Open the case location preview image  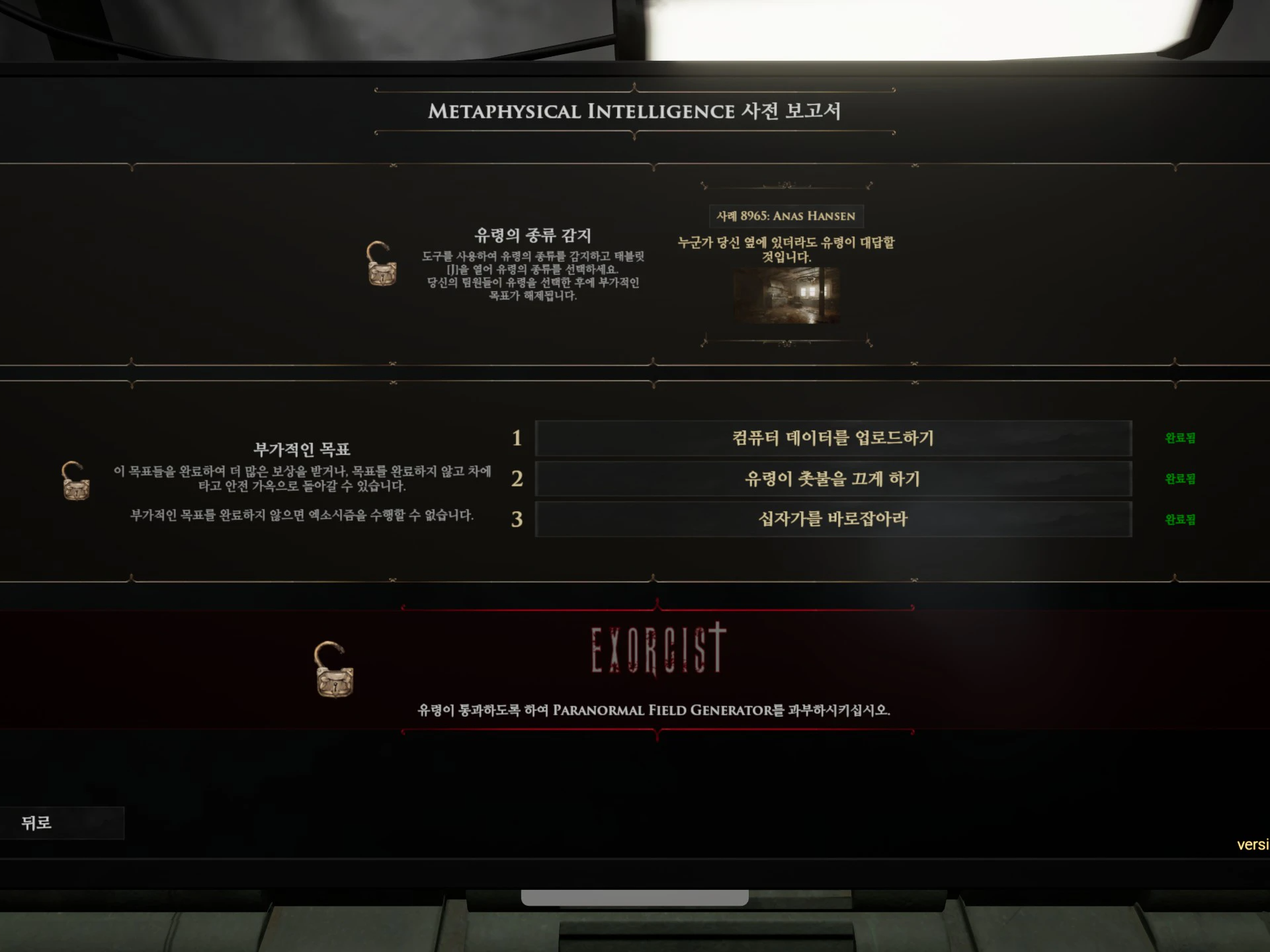[787, 296]
